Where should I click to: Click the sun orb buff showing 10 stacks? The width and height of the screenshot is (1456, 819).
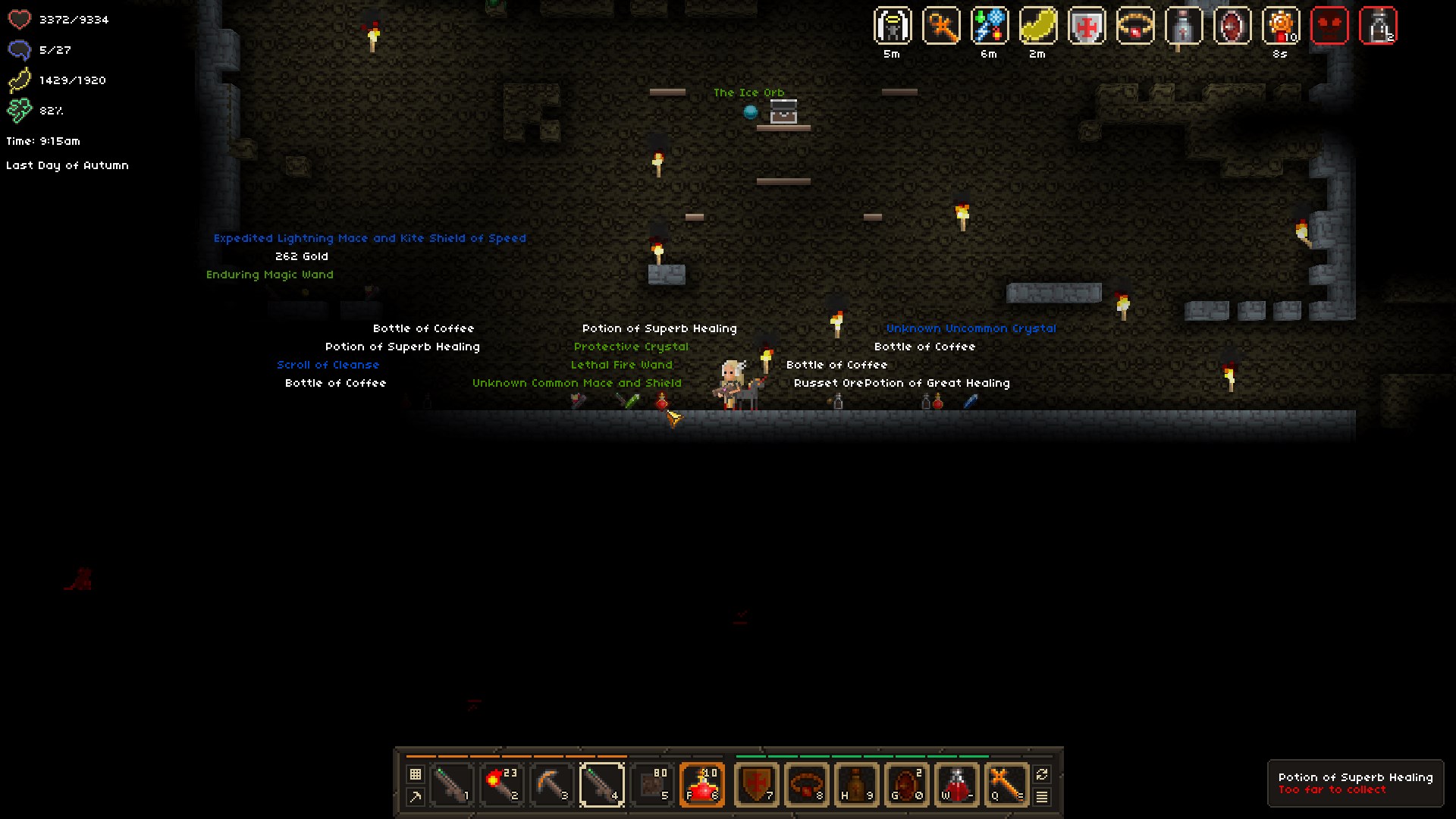[x=1279, y=26]
